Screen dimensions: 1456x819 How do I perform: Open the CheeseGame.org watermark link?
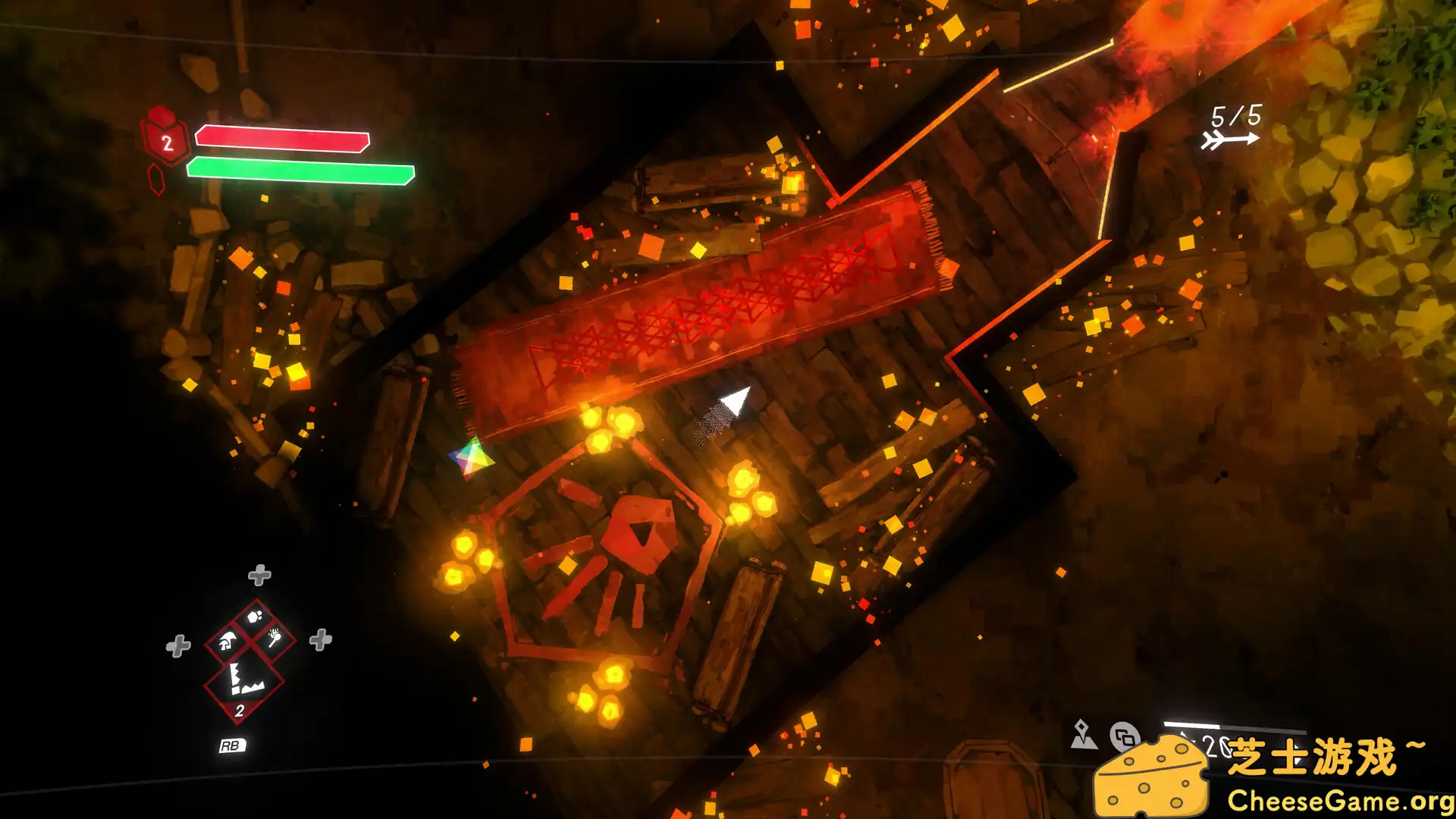(x=1340, y=801)
